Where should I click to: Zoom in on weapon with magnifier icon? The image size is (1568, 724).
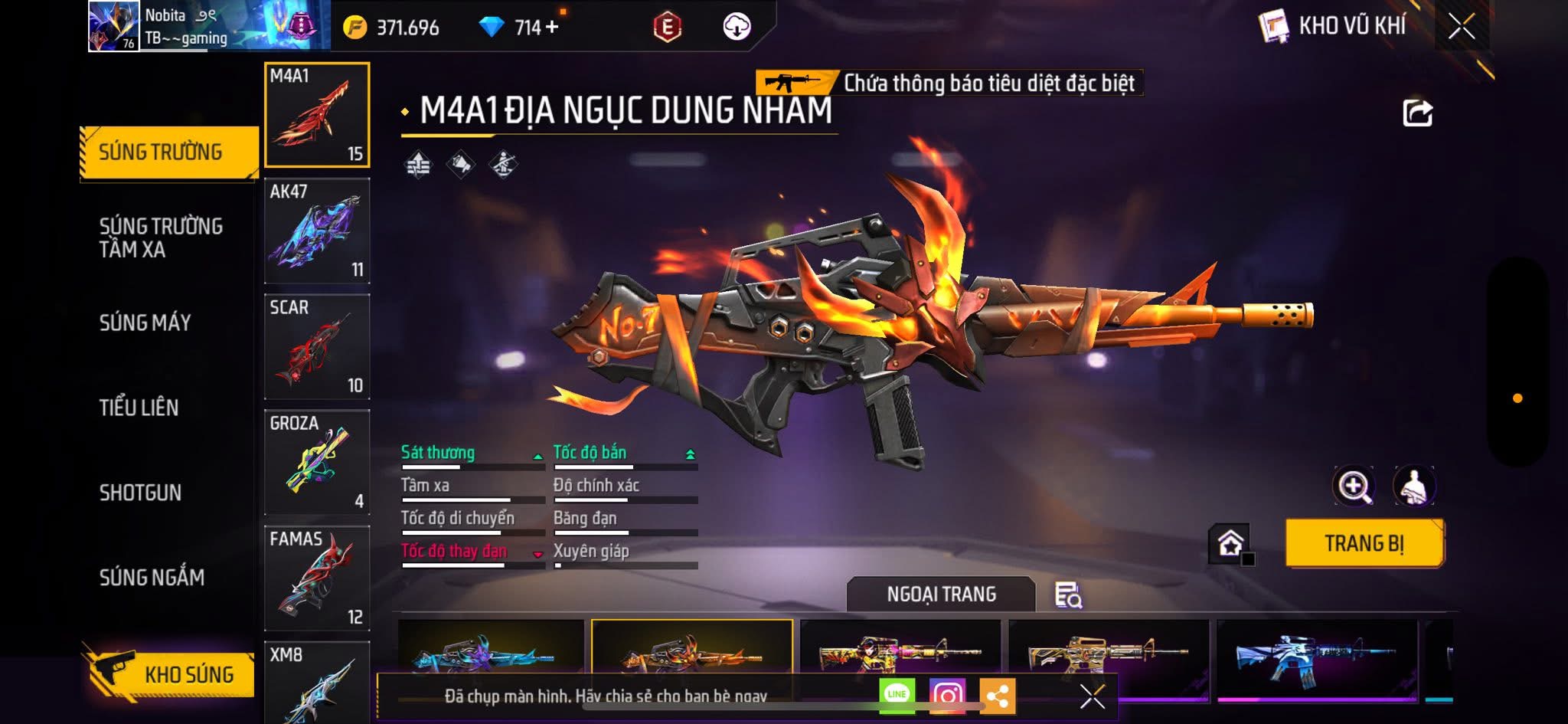[x=1353, y=486]
